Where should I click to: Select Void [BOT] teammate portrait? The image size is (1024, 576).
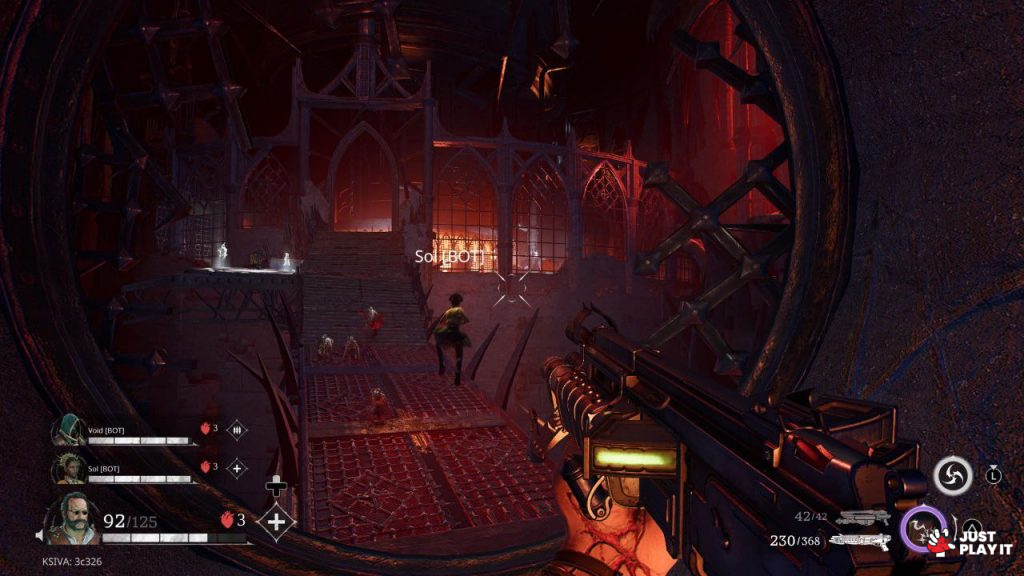click(x=68, y=430)
